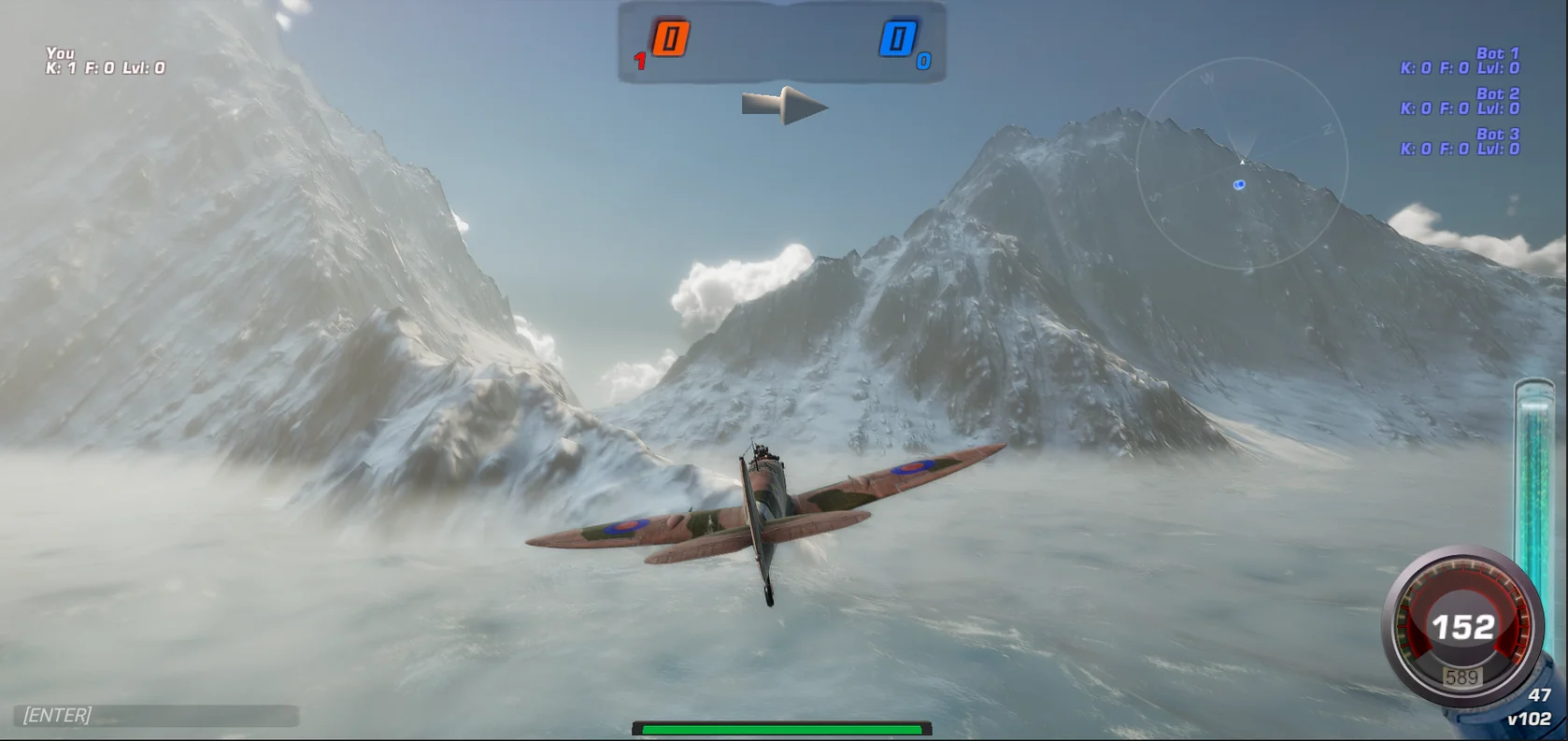Screen dimensions: 1568x741
Task: Toggle the blue subscript score indicator
Action: [922, 63]
